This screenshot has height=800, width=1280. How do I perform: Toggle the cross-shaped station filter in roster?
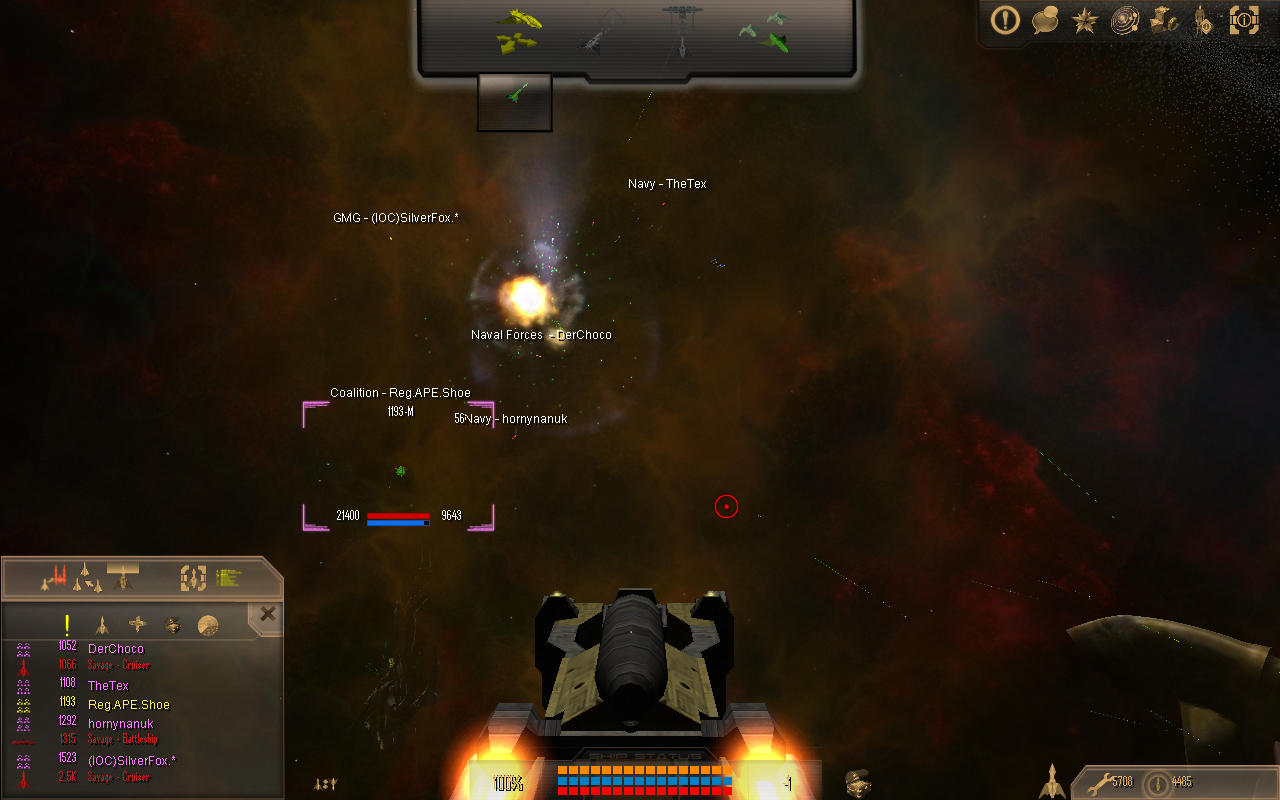point(137,624)
